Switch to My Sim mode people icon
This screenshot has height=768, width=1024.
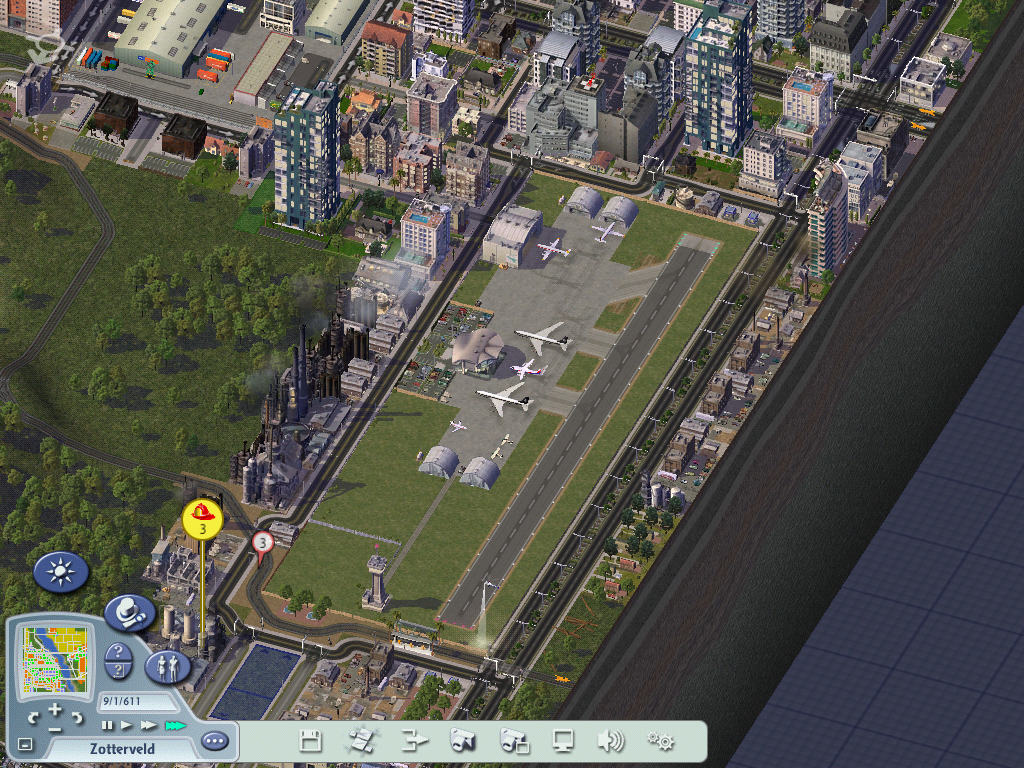[168, 667]
